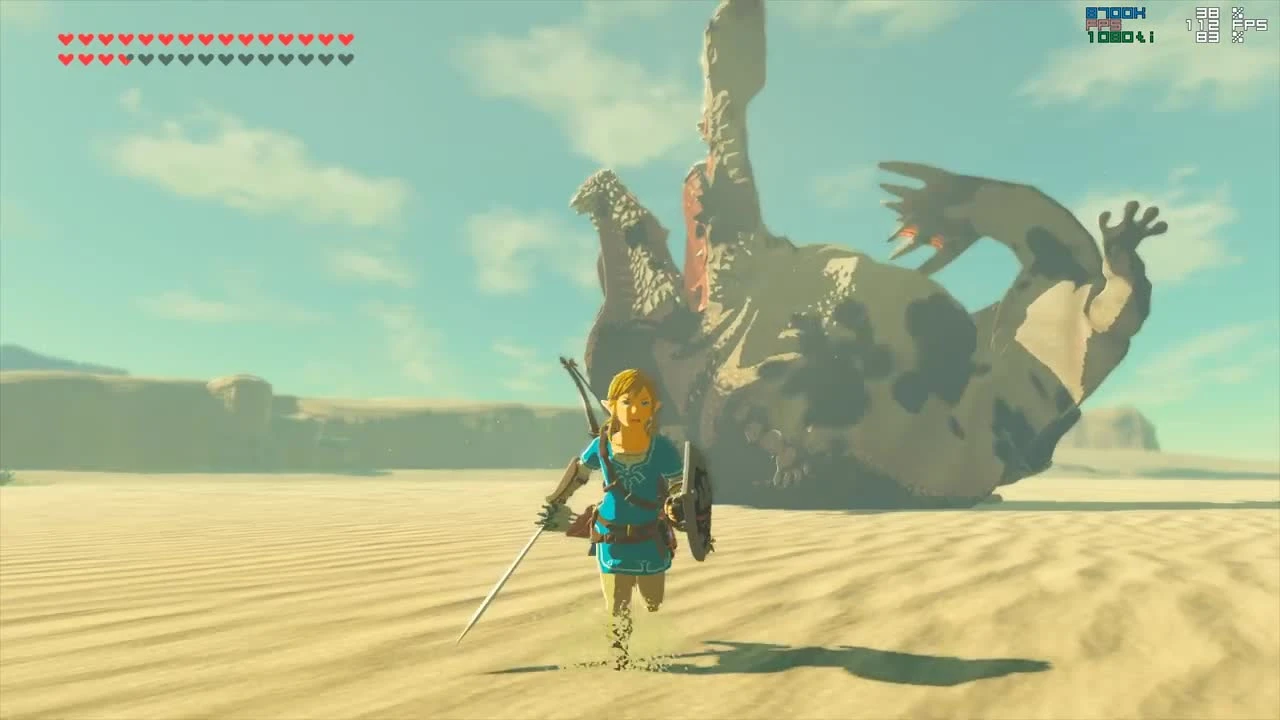Image resolution: width=1280 pixels, height=720 pixels.
Task: Click the pink FPS label top right
Action: 1103,24
